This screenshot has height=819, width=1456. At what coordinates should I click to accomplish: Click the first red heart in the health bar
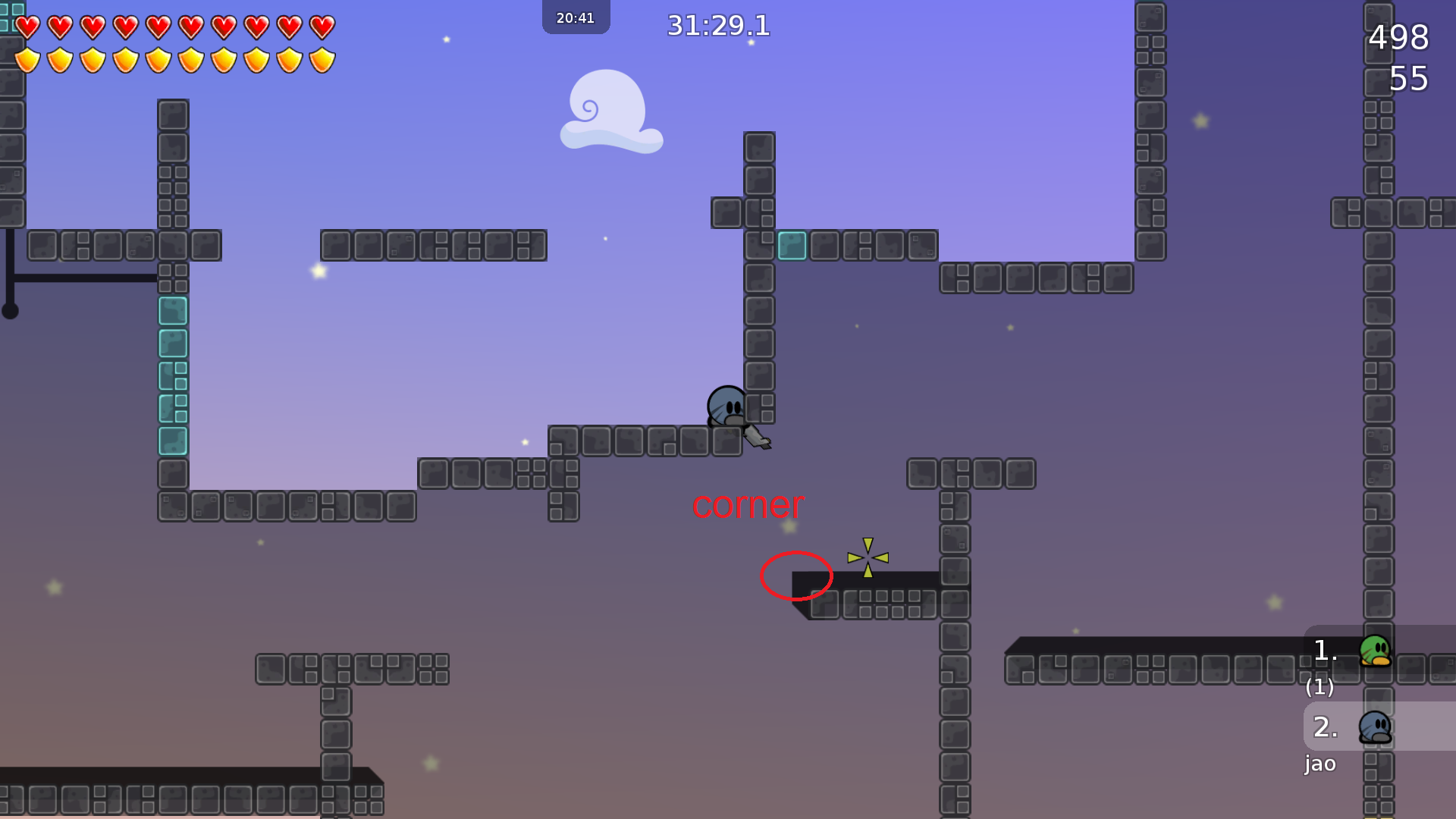[27, 26]
